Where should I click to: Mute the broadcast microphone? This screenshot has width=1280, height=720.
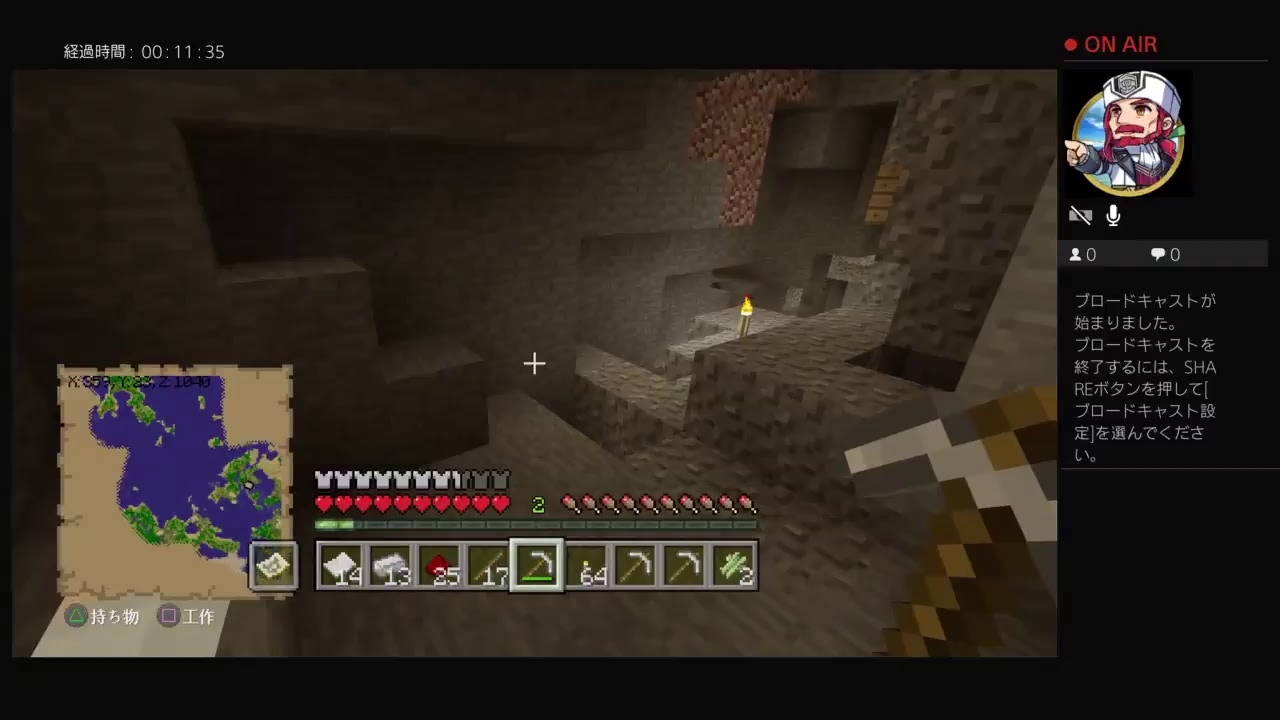click(1113, 215)
